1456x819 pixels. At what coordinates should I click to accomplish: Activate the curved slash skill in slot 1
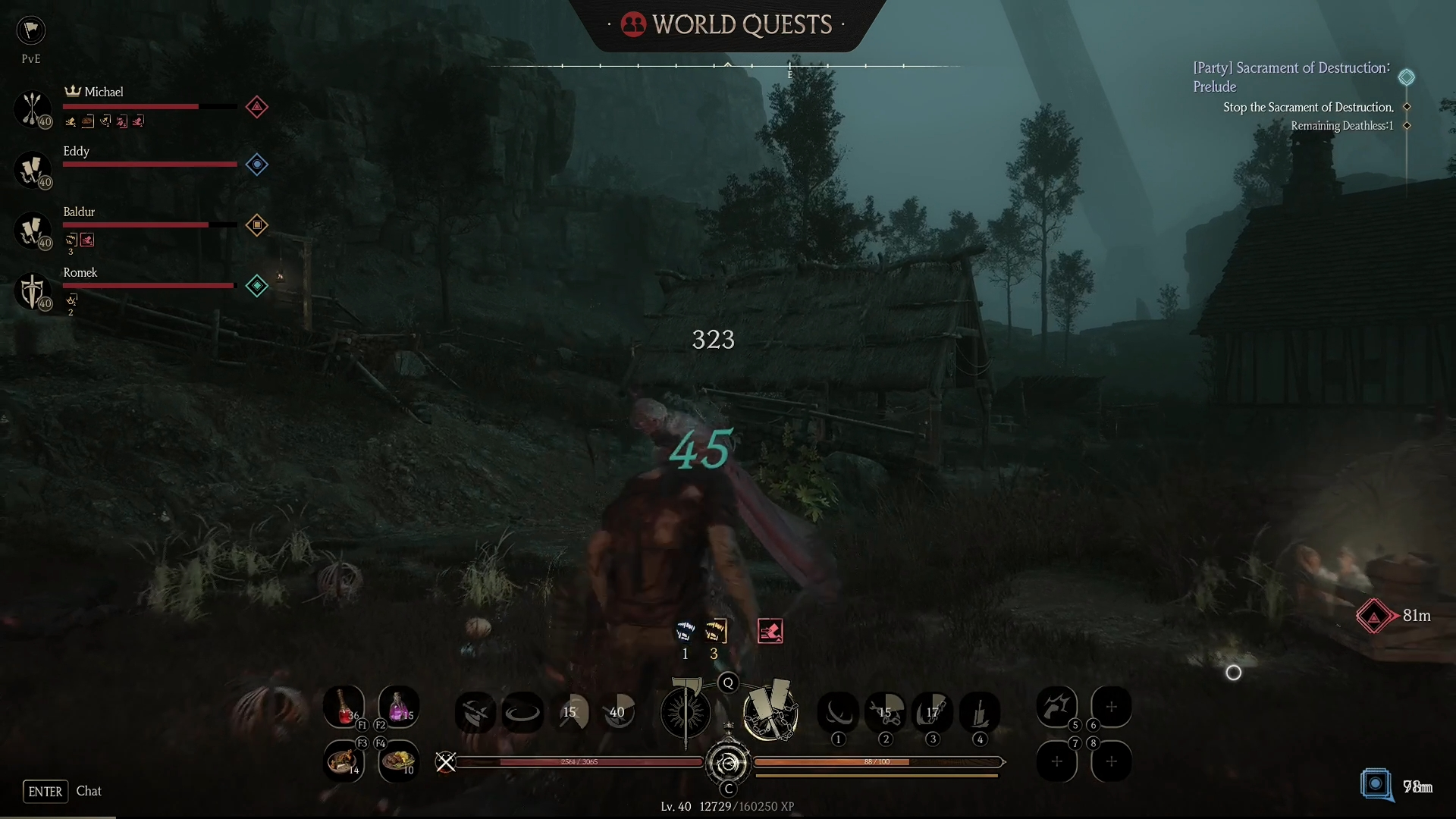pyautogui.click(x=838, y=712)
